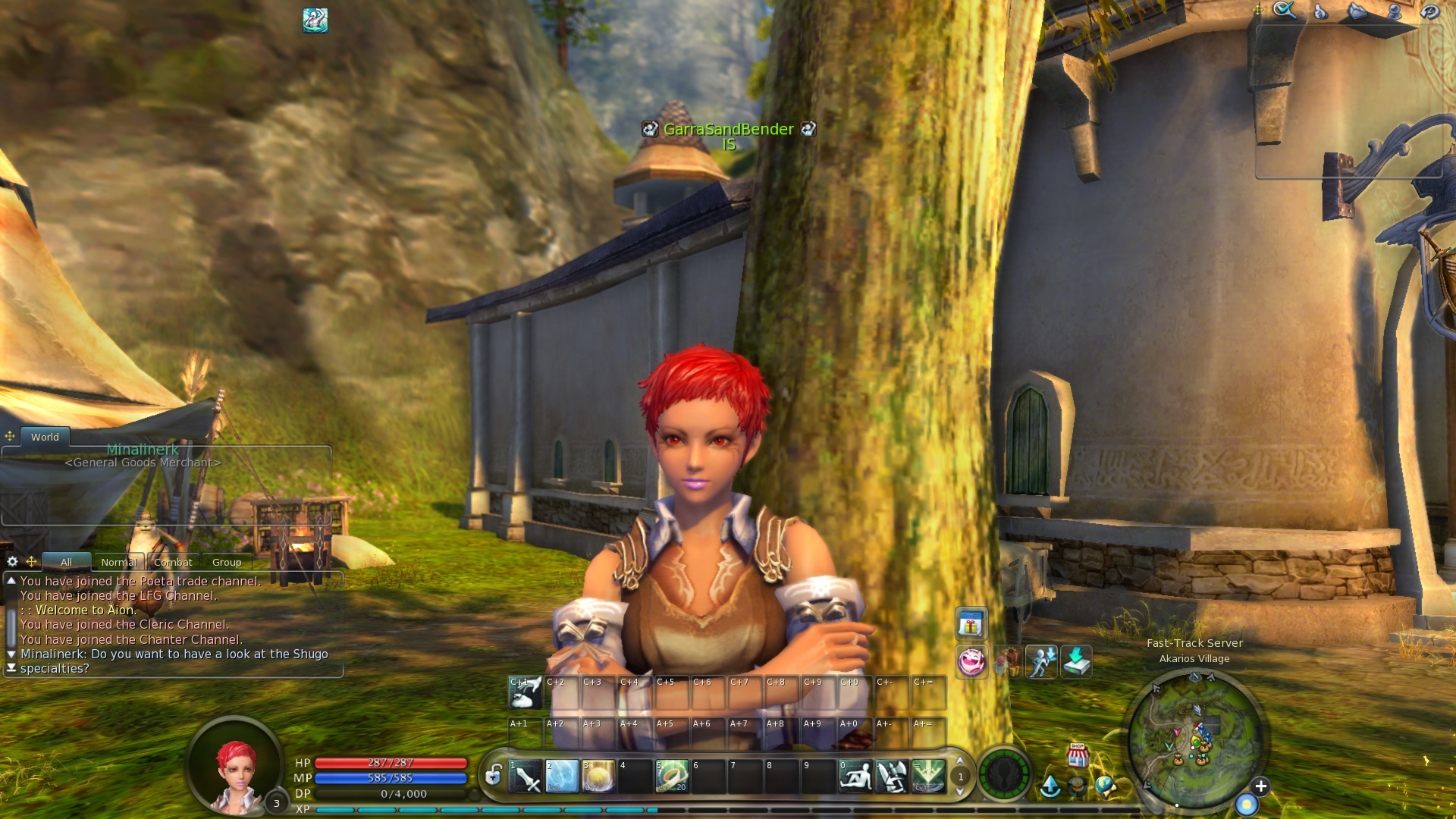Image resolution: width=1456 pixels, height=819 pixels.
Task: Open the Group chat tab
Action: pyautogui.click(x=227, y=562)
